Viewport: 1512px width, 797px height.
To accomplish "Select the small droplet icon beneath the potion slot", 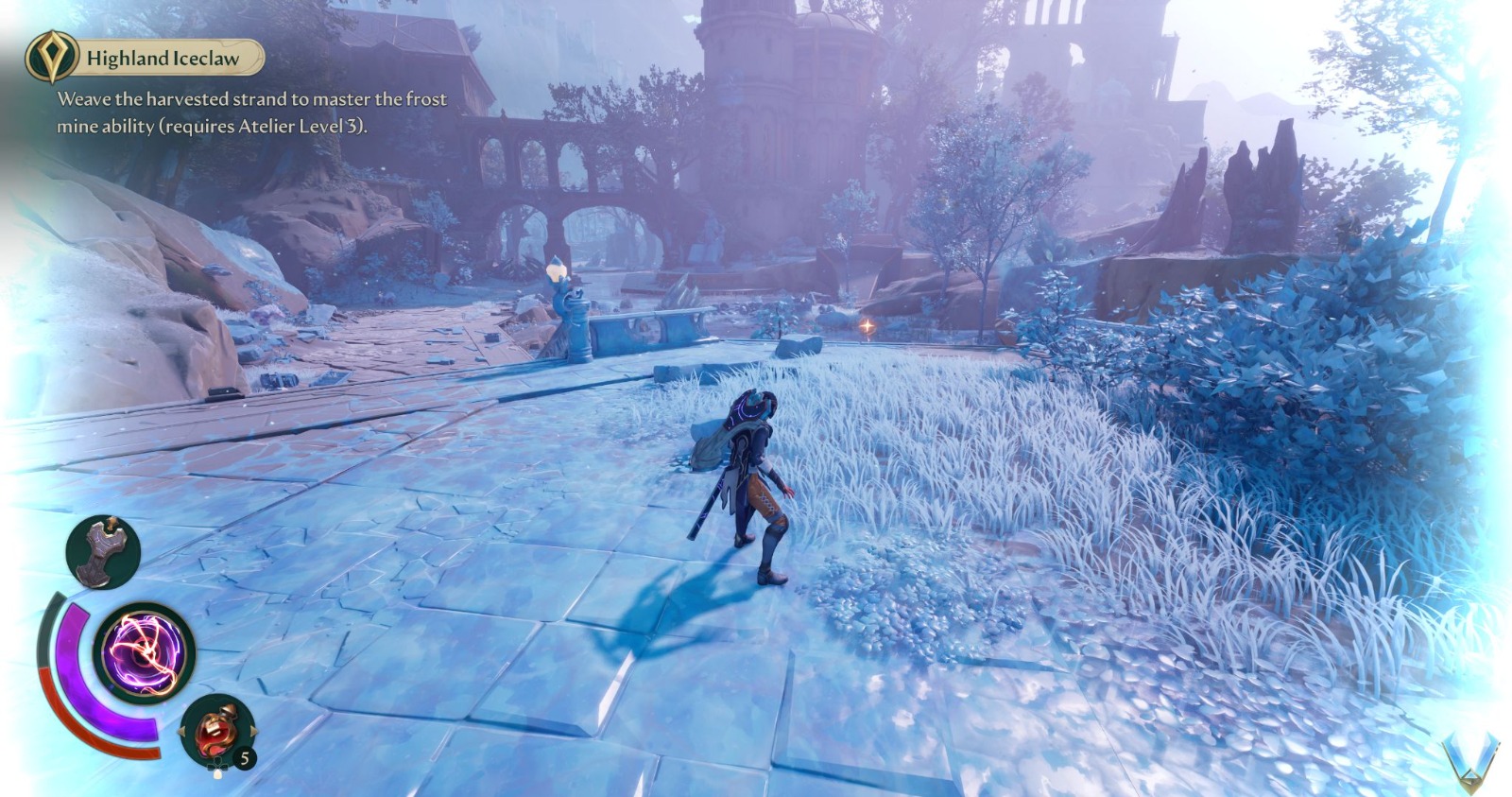I will (x=217, y=772).
